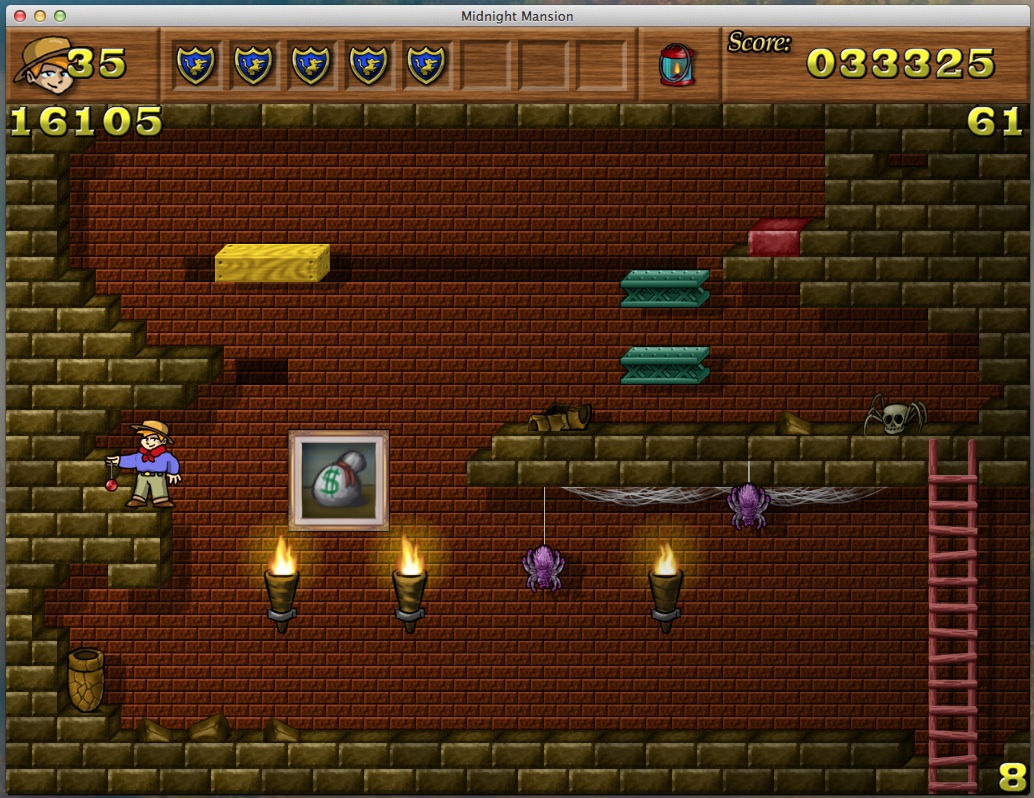Minimize the game window
The height and width of the screenshot is (798, 1034).
tap(40, 16)
